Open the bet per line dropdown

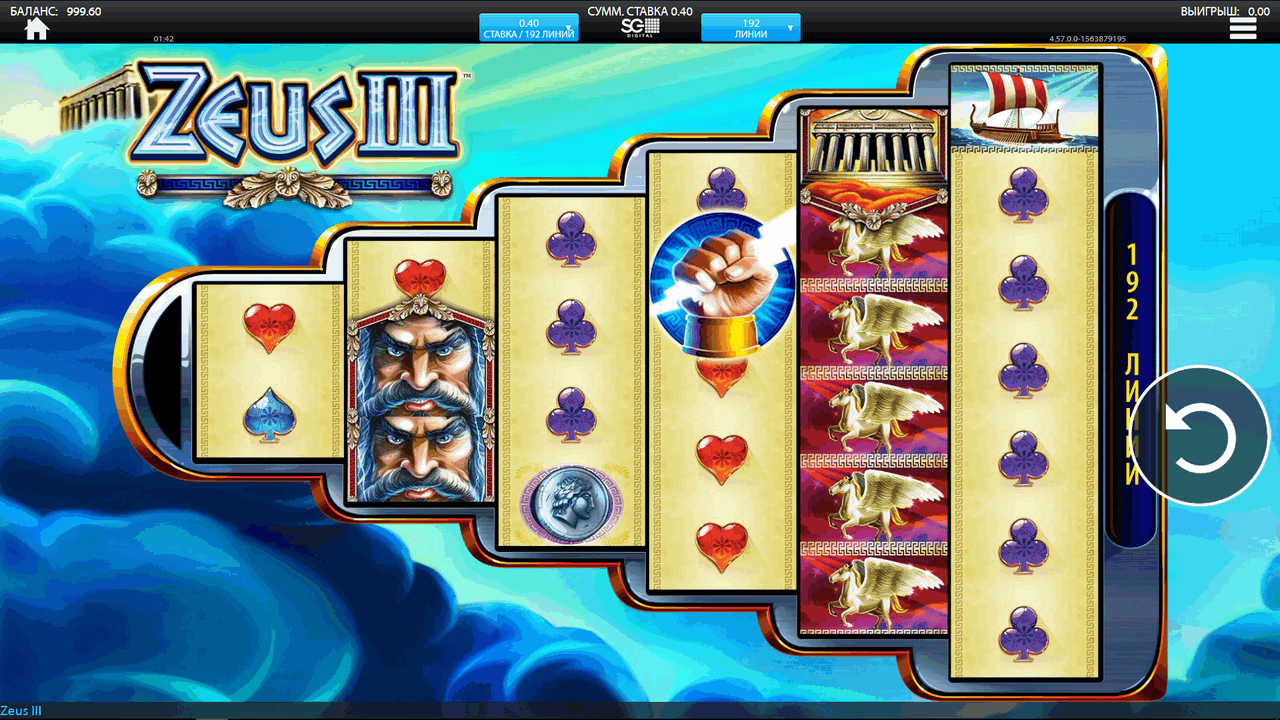point(528,28)
